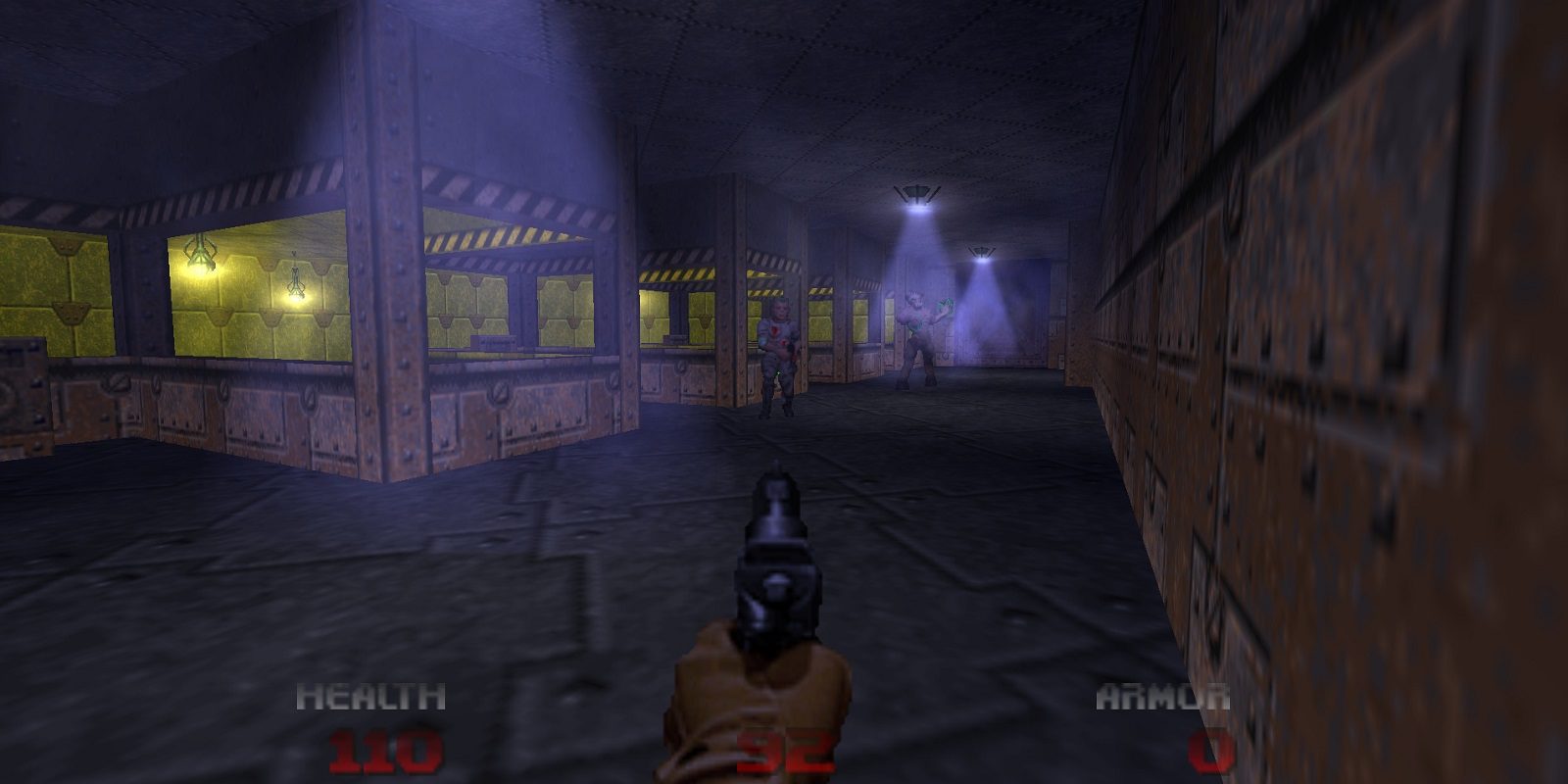Click the ceiling lamp above the imp
Image resolution: width=1568 pixels, height=784 pixels.
(915, 191)
